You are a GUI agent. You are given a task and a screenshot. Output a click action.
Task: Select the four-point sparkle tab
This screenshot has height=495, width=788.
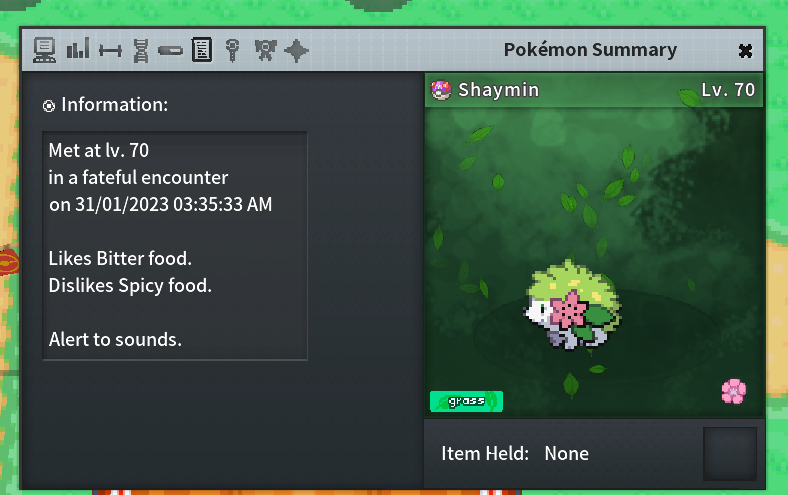coord(296,50)
